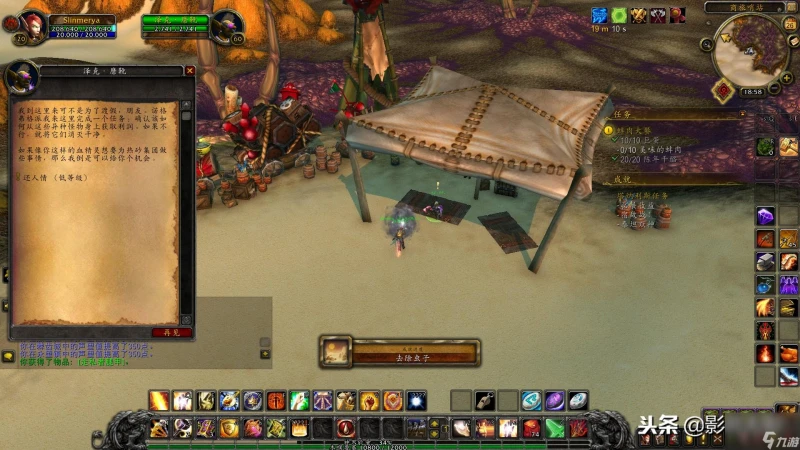Click the red 再见 goodbye button
The width and height of the screenshot is (800, 450).
tap(171, 331)
